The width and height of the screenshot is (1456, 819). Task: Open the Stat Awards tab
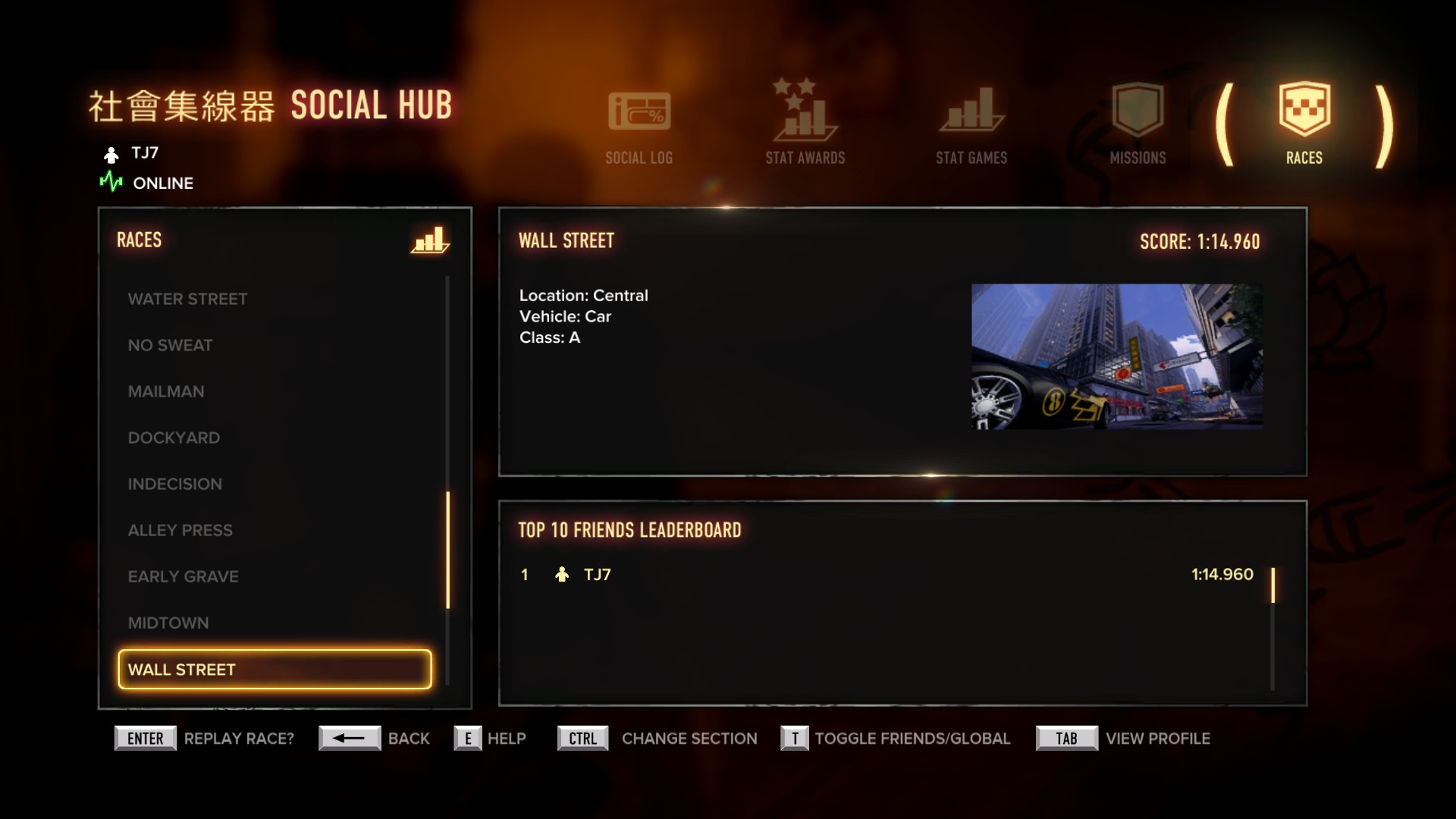pyautogui.click(x=805, y=124)
